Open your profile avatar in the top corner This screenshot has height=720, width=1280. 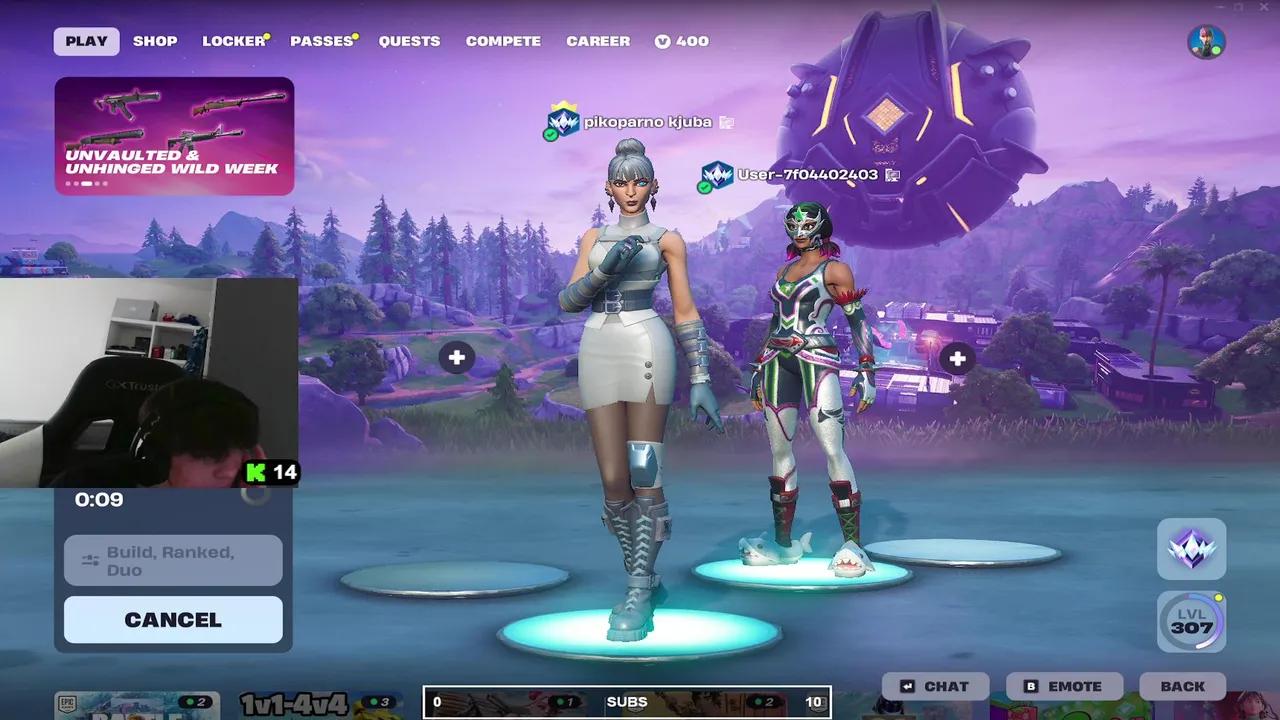[x=1207, y=41]
